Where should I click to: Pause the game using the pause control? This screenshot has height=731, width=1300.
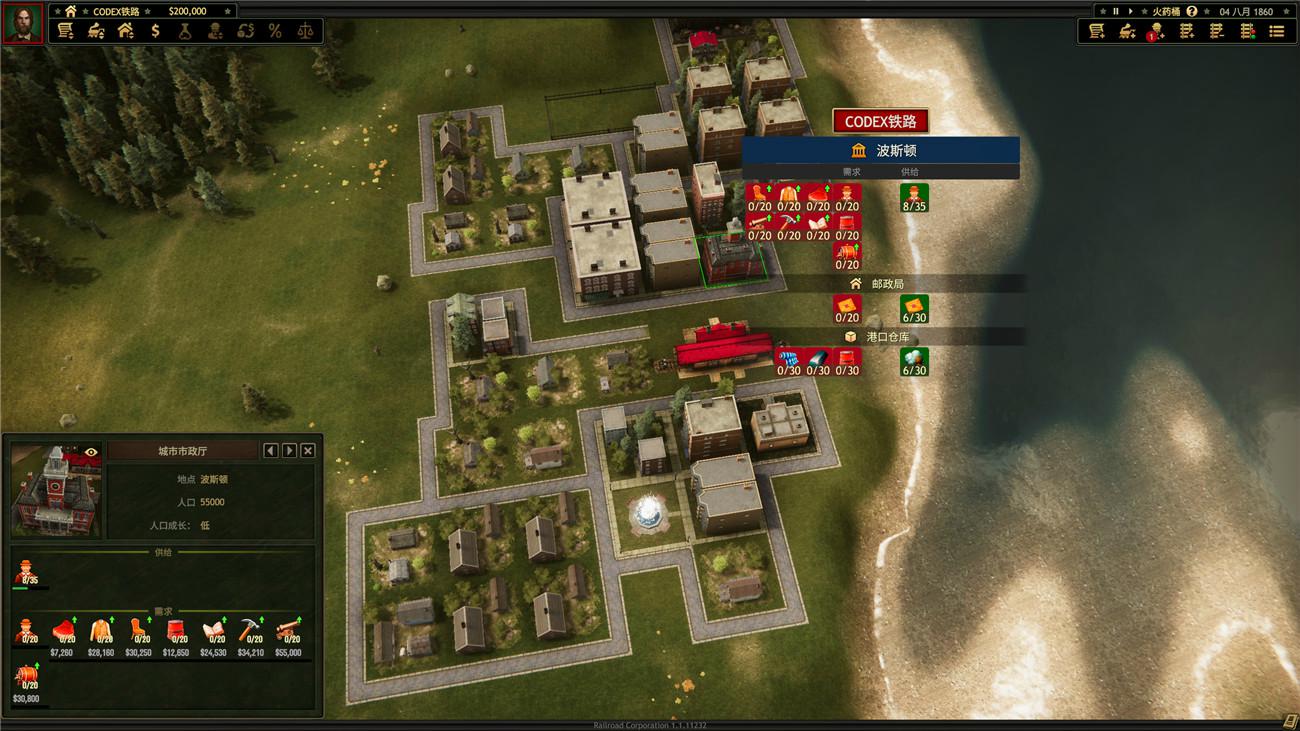(1115, 11)
